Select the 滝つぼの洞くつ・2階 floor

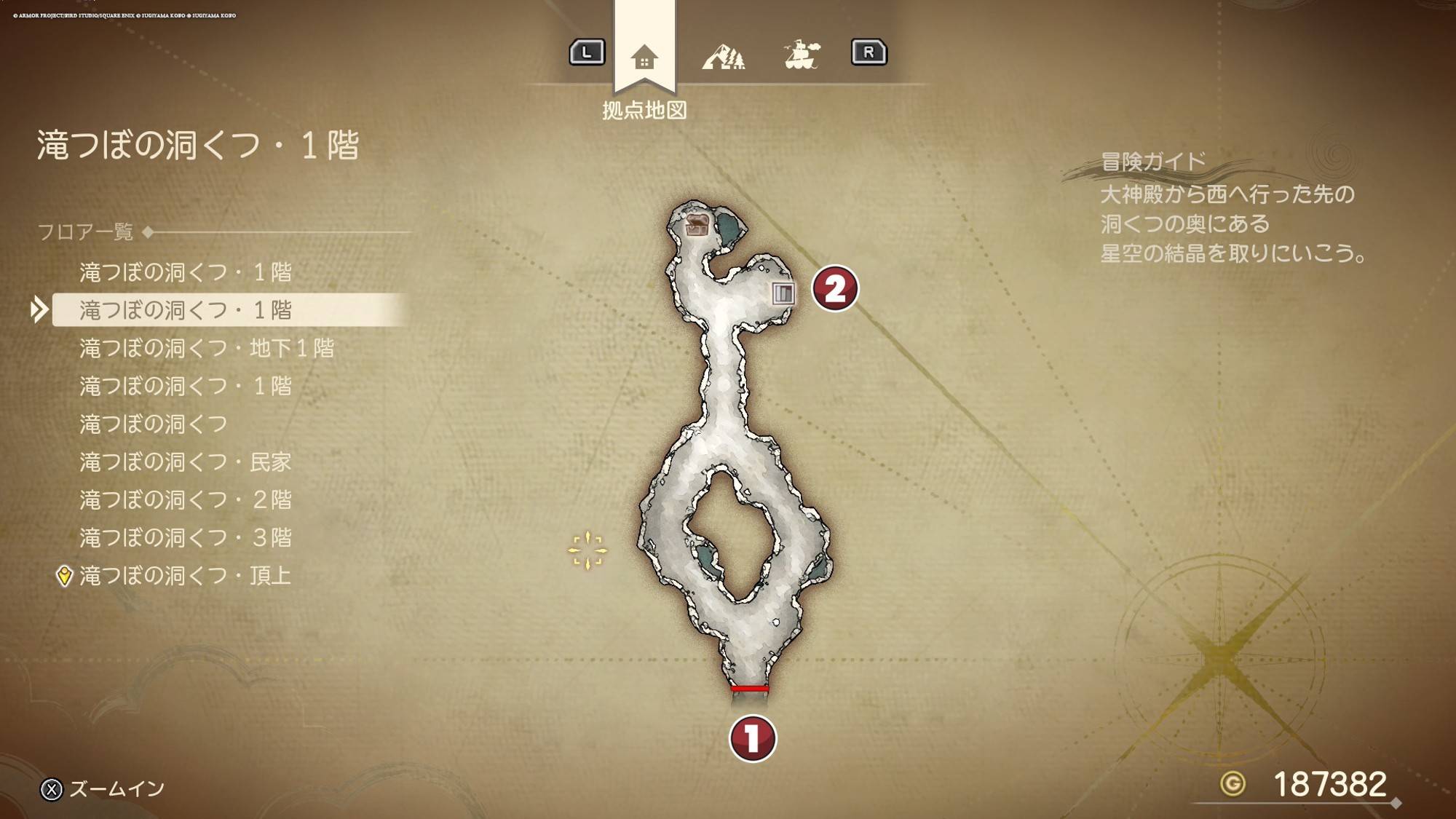(186, 499)
